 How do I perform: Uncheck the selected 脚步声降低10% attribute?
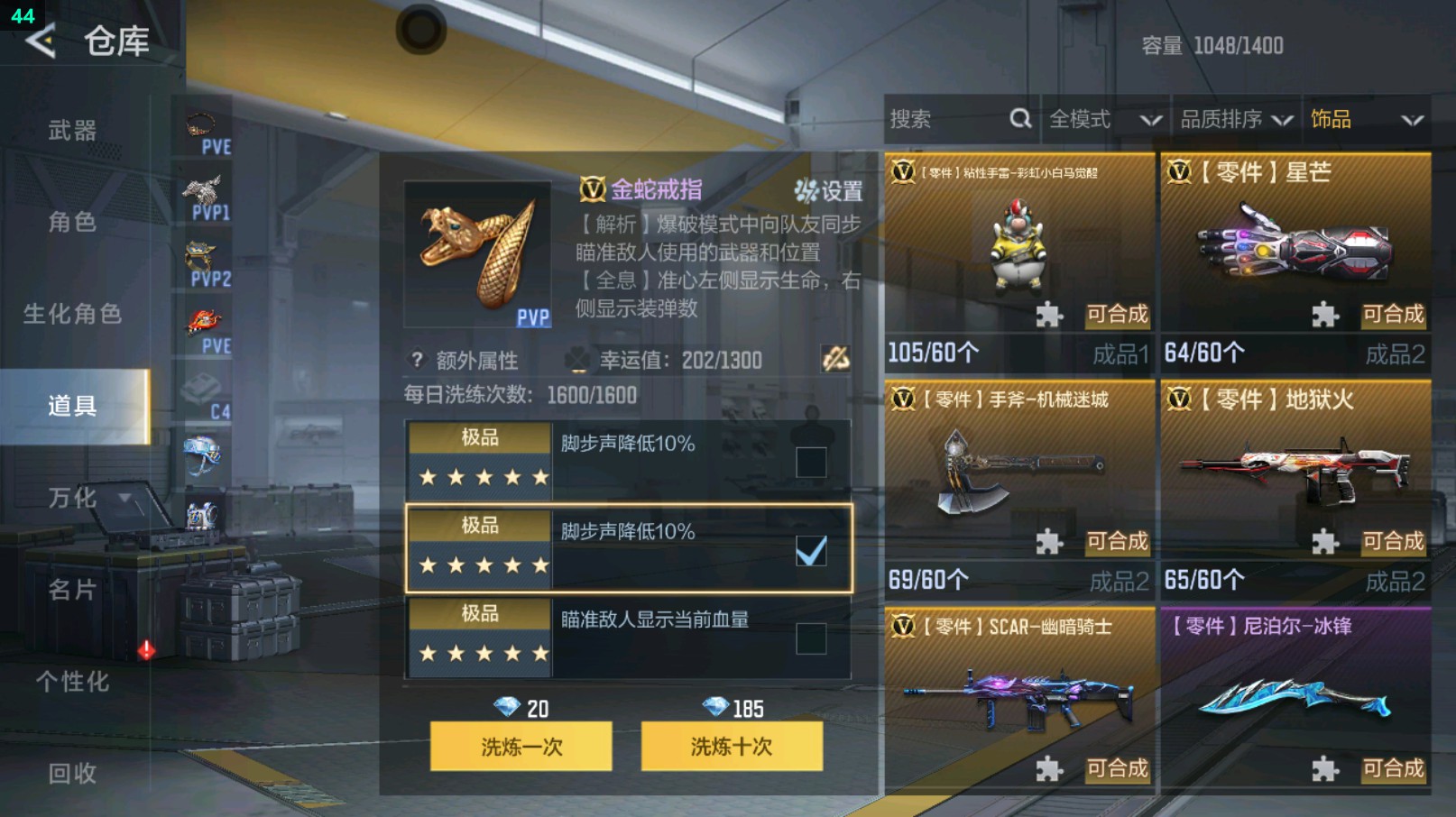pos(810,548)
